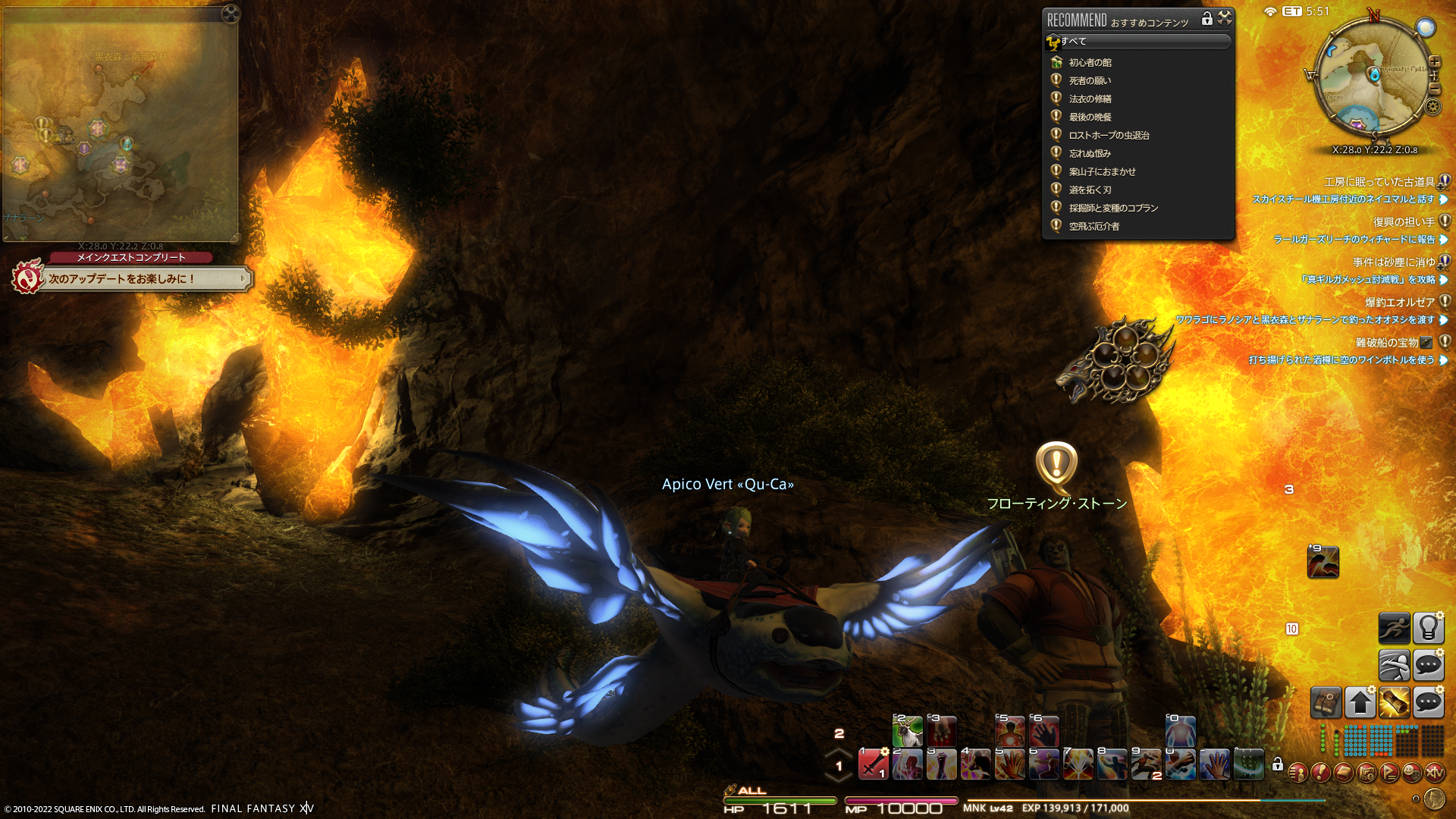Use the white stag mount icon
Screen dimensions: 1456x819
tap(907, 732)
